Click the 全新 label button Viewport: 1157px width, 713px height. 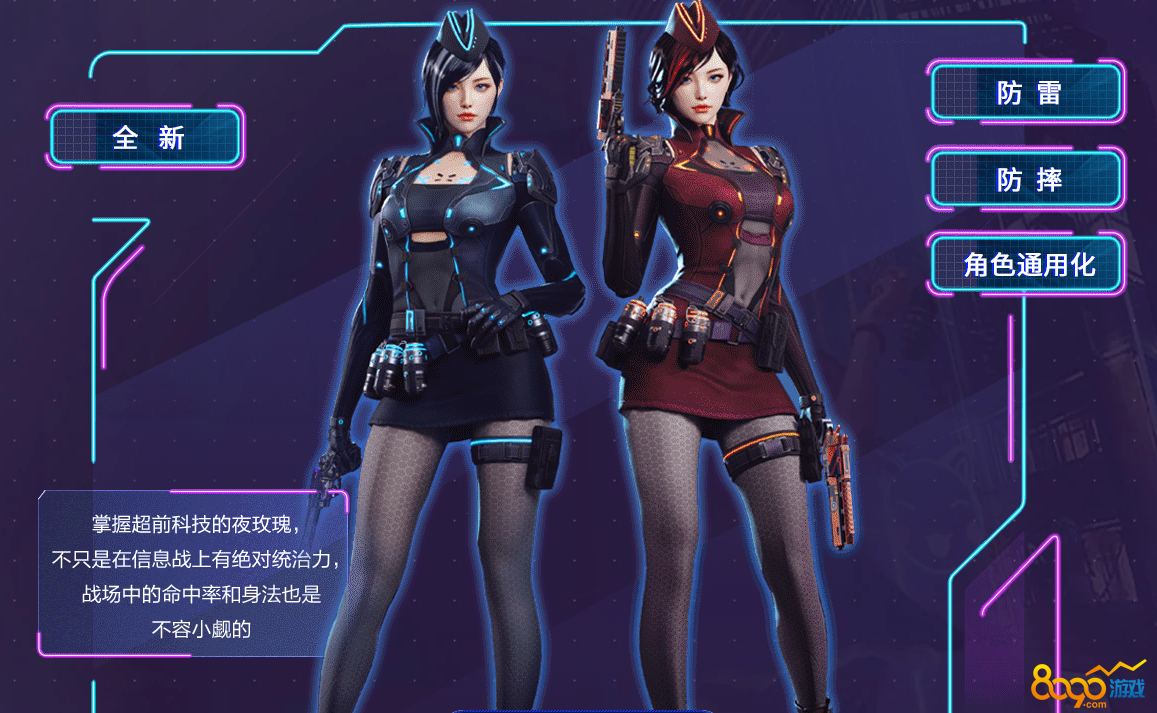tap(146, 137)
